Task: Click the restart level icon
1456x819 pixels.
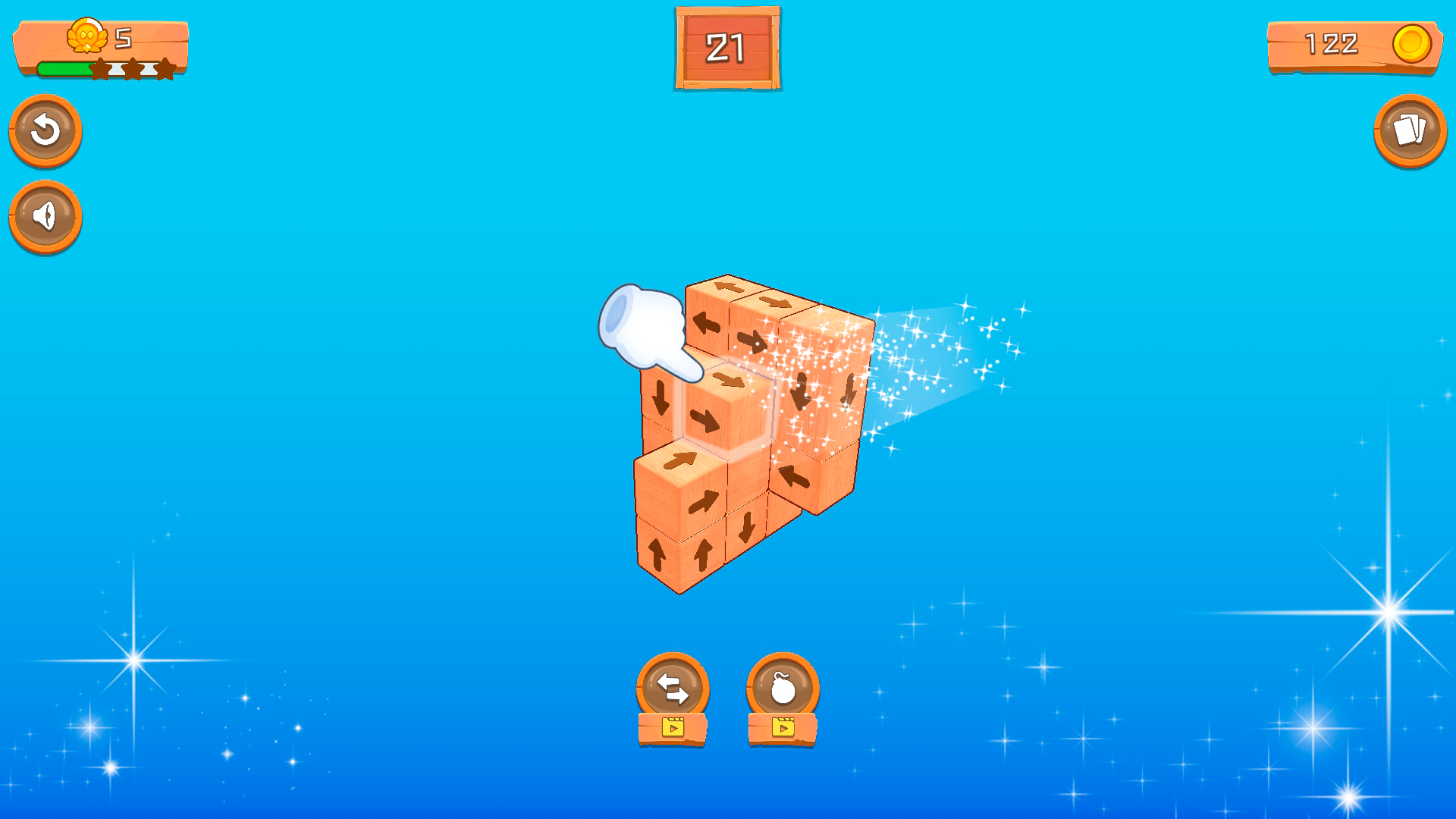Action: pyautogui.click(x=45, y=130)
